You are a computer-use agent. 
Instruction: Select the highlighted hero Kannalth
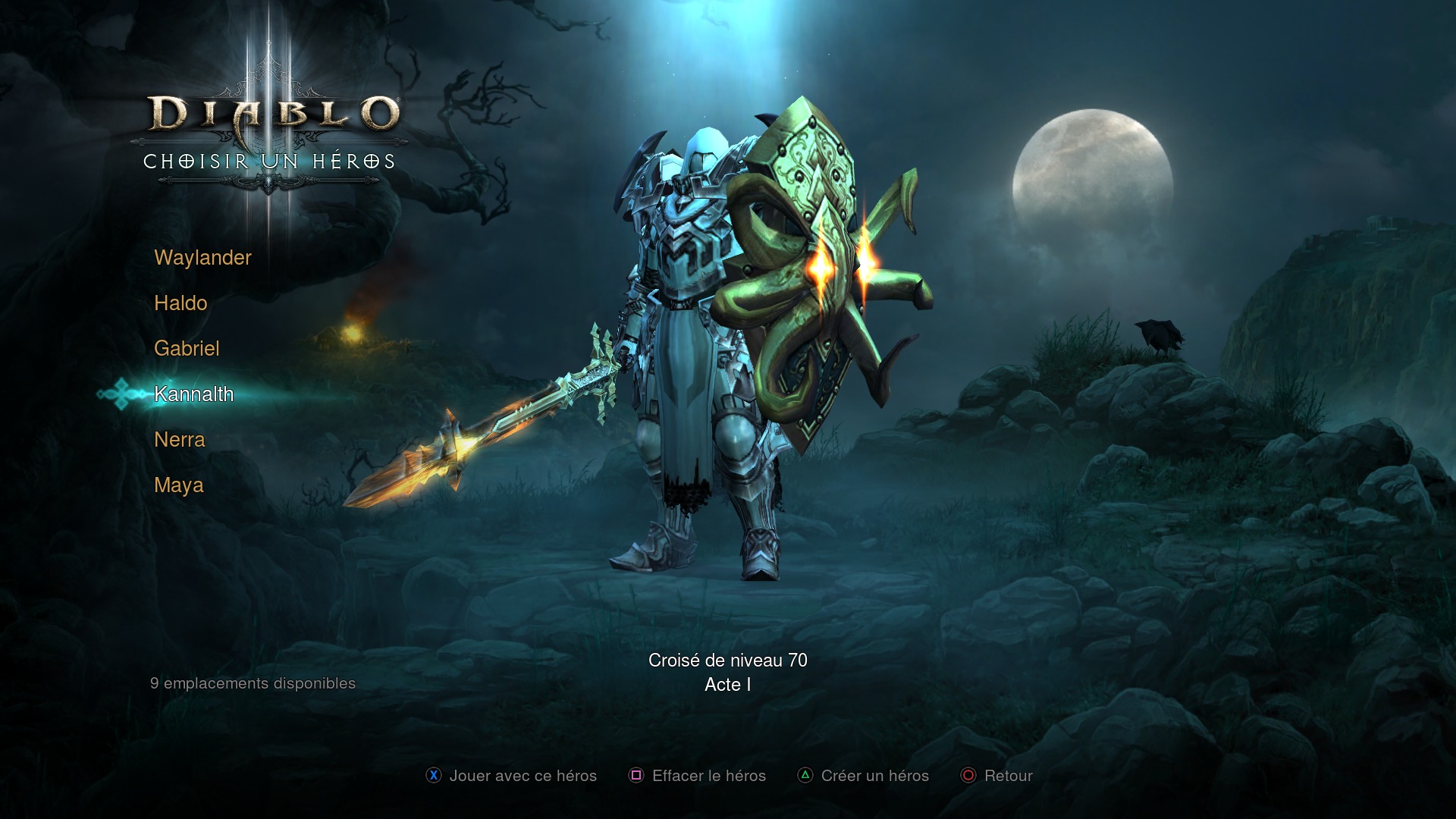(x=193, y=394)
